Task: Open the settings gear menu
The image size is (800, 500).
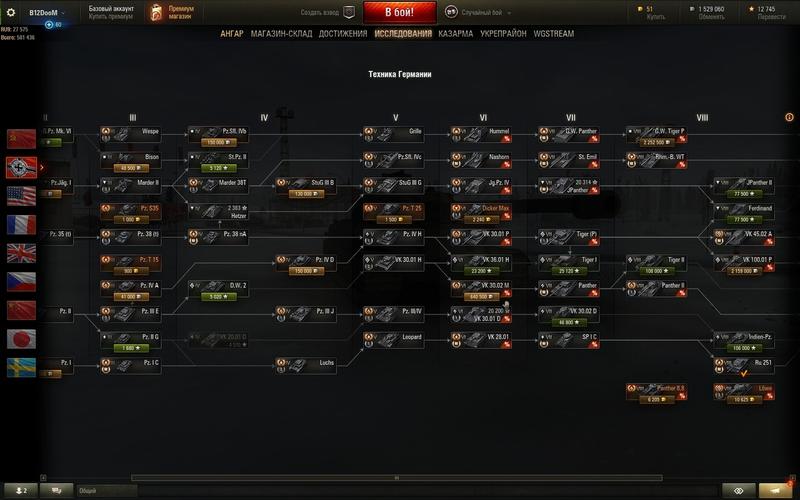Action: 12,12
